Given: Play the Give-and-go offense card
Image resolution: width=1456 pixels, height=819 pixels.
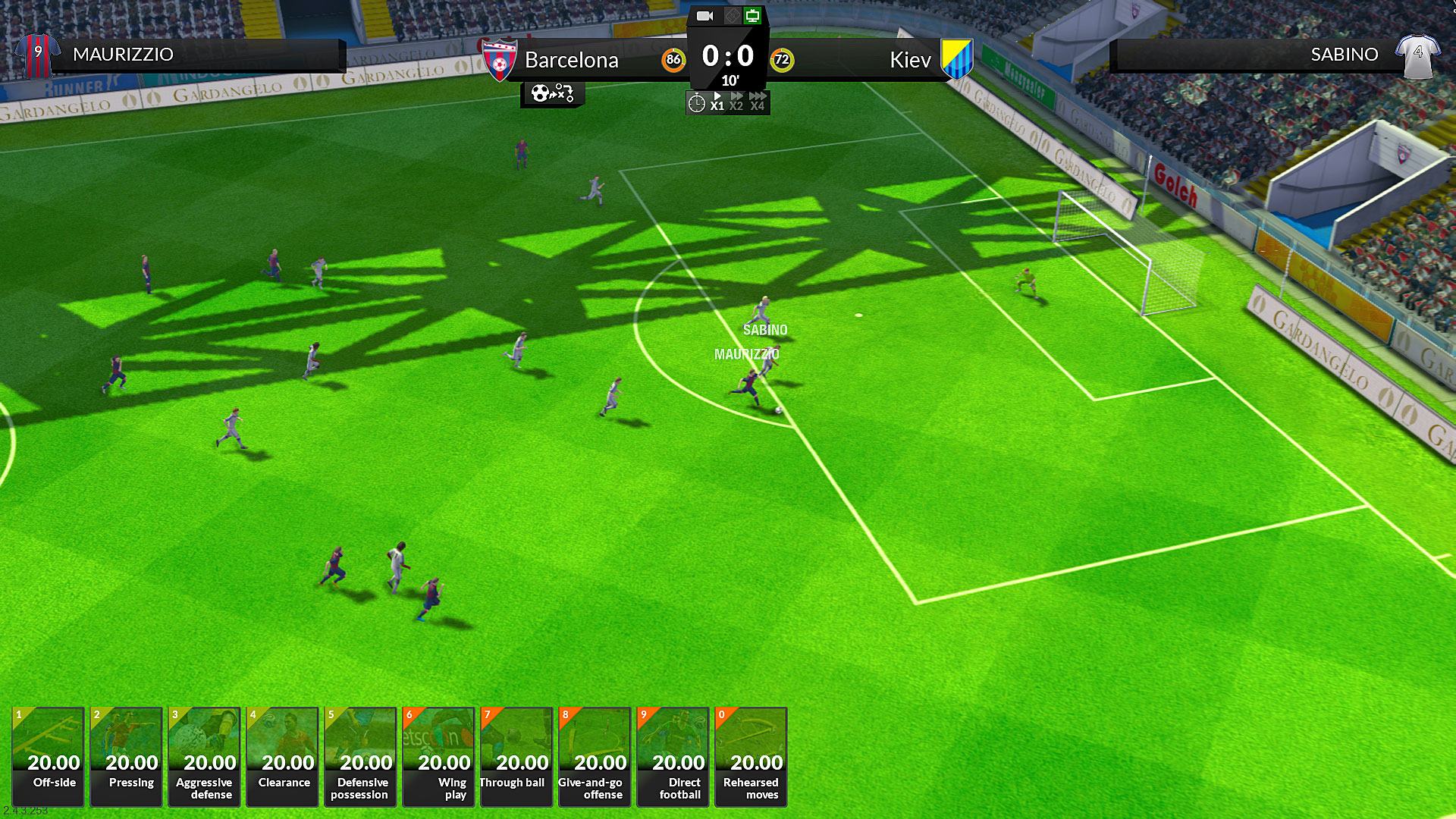Looking at the screenshot, I should [x=595, y=756].
